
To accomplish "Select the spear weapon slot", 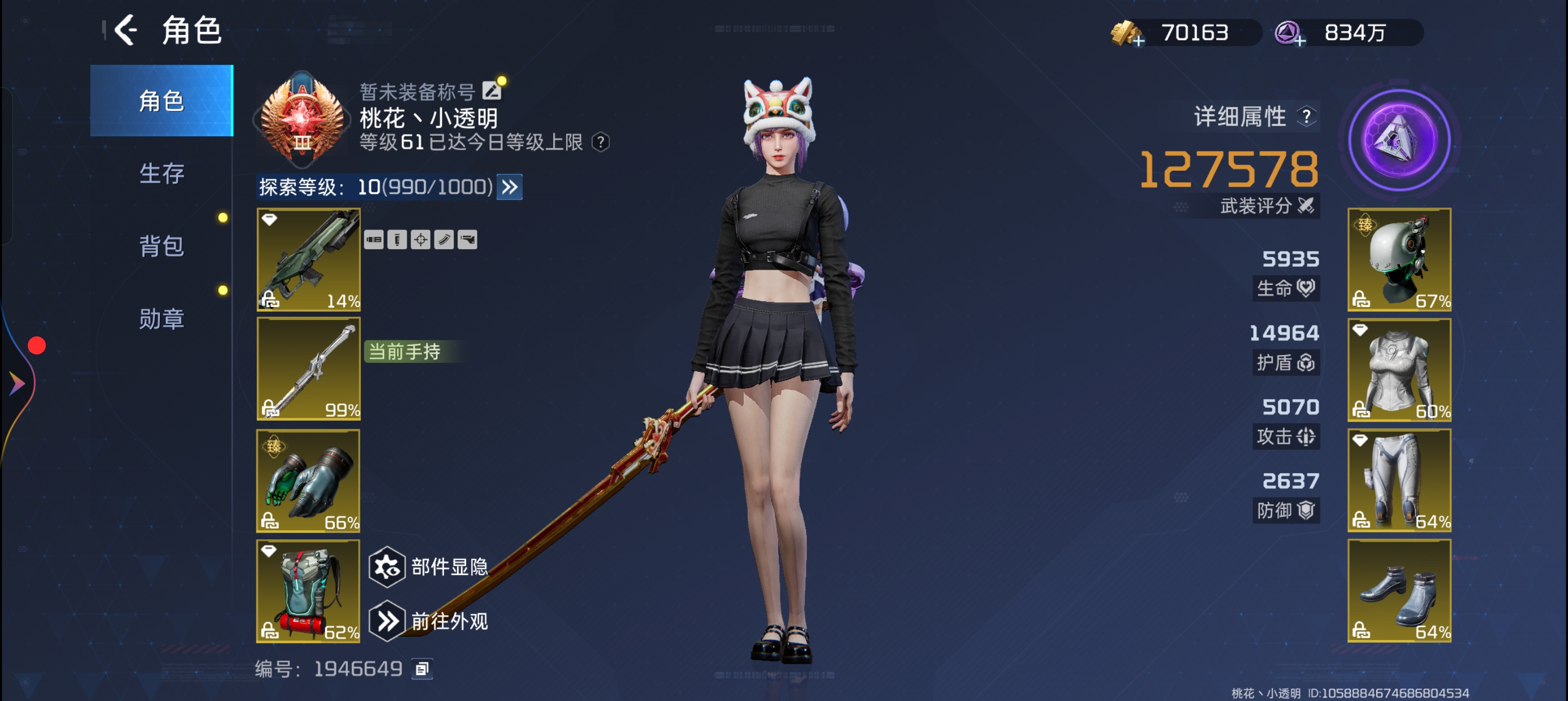I will [309, 369].
